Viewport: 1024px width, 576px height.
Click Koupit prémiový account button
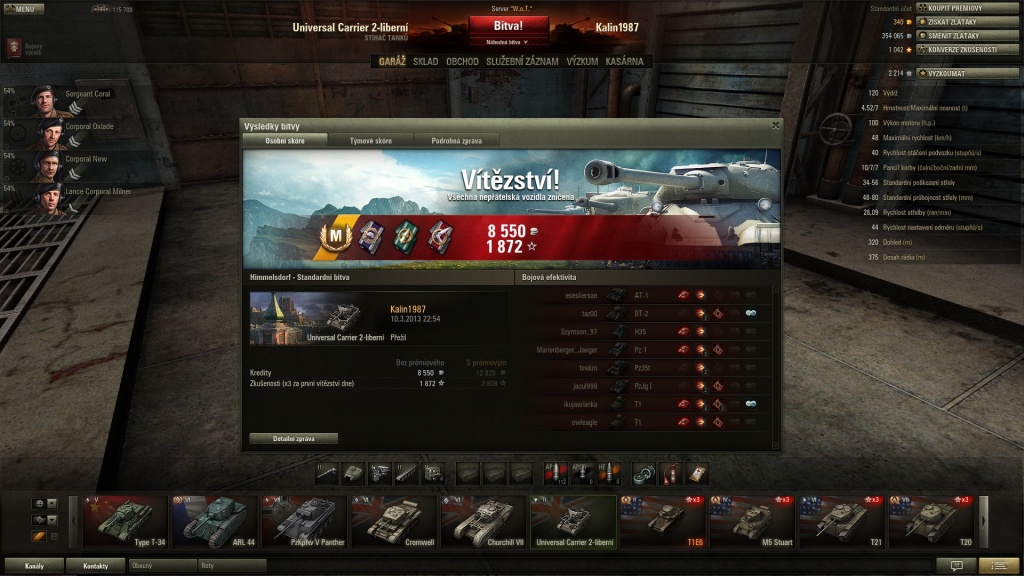point(953,8)
